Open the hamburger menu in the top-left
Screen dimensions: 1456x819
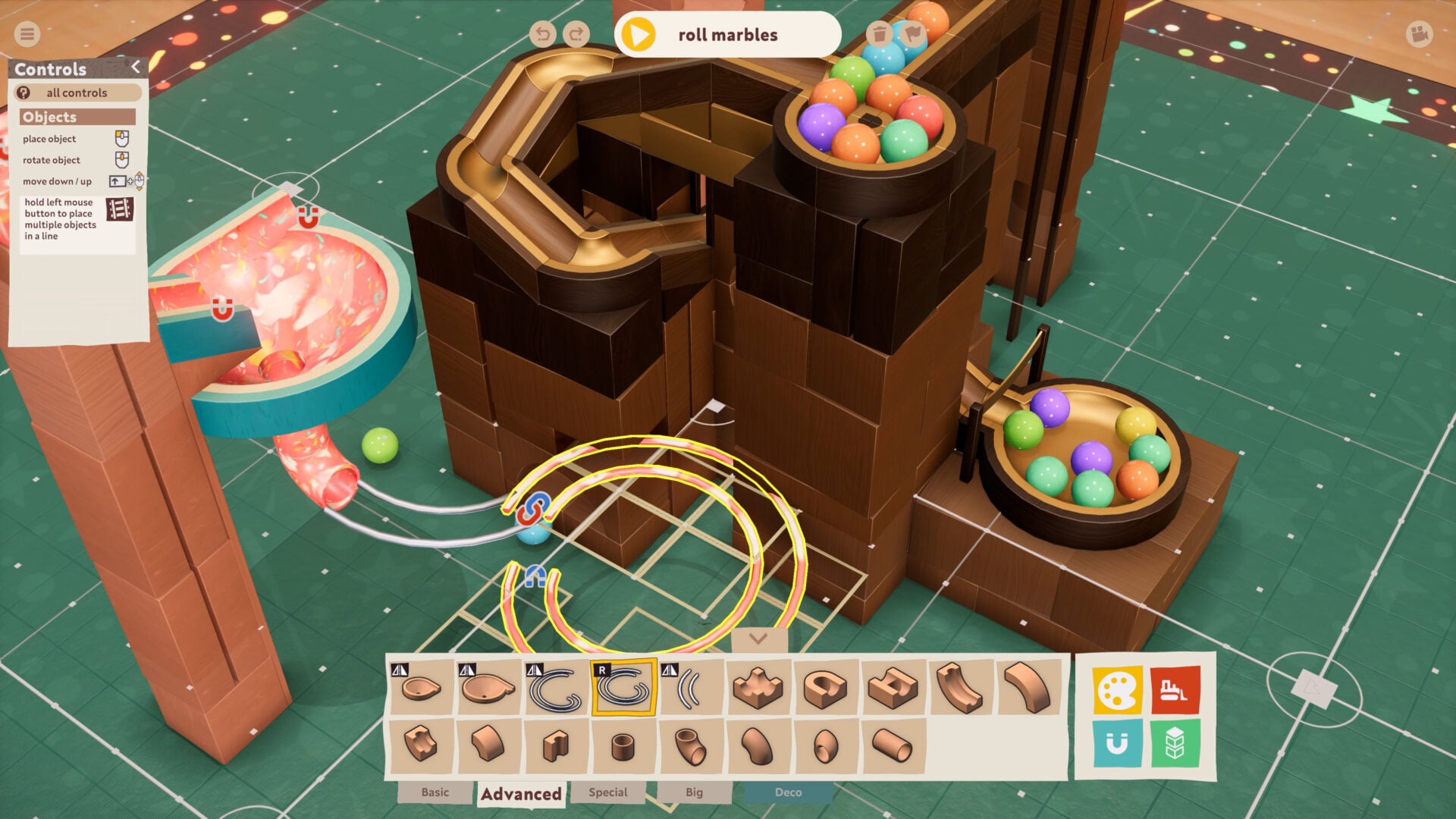pos(26,33)
